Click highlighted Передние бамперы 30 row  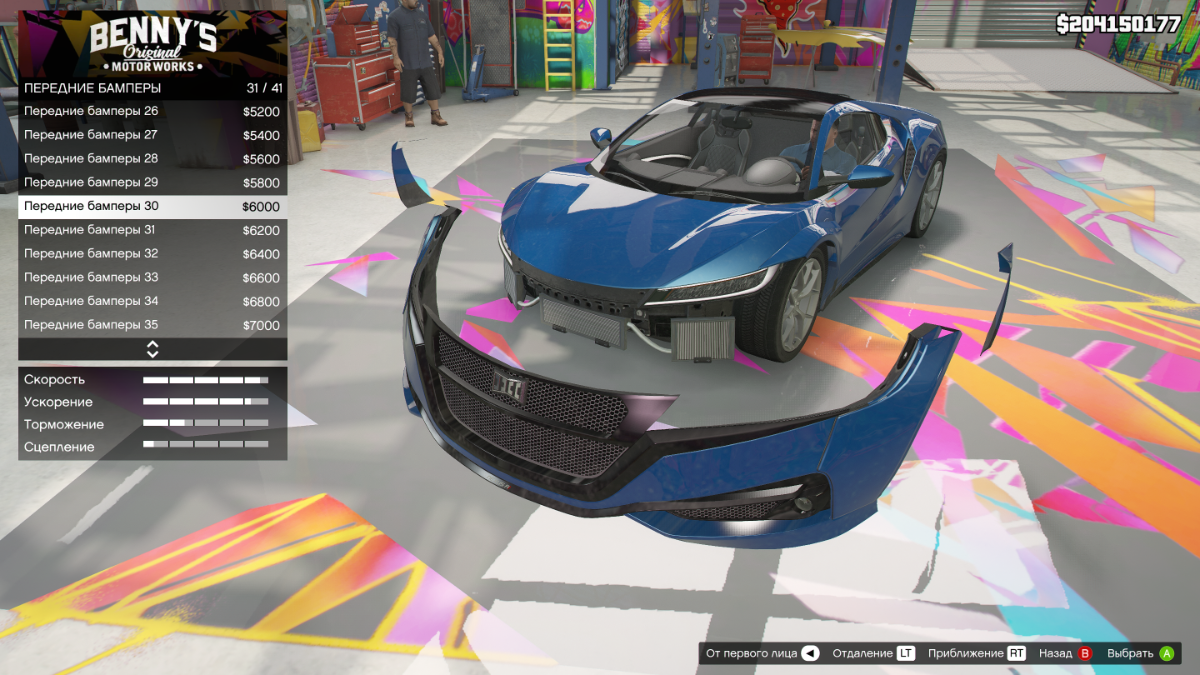coord(152,207)
